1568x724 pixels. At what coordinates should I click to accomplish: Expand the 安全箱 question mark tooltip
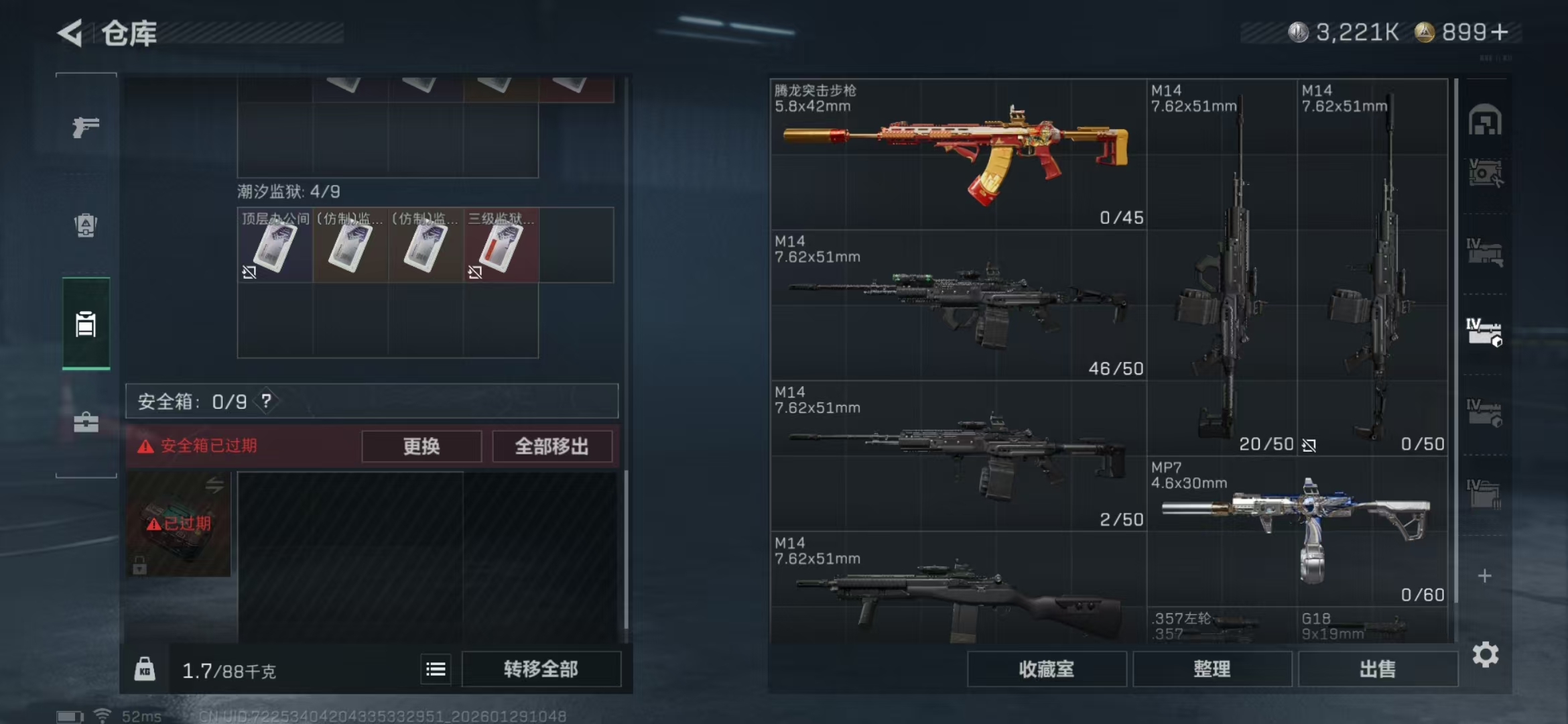268,401
